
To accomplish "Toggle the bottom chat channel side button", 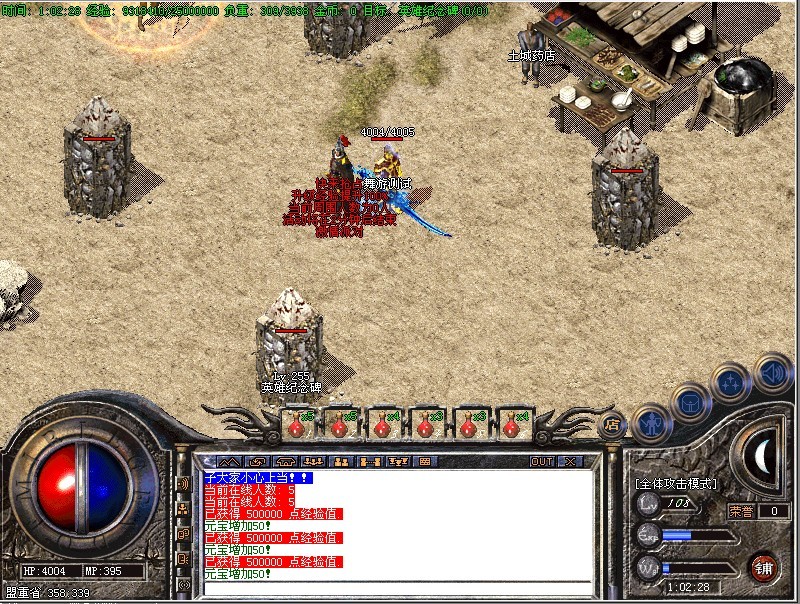I will tap(183, 584).
